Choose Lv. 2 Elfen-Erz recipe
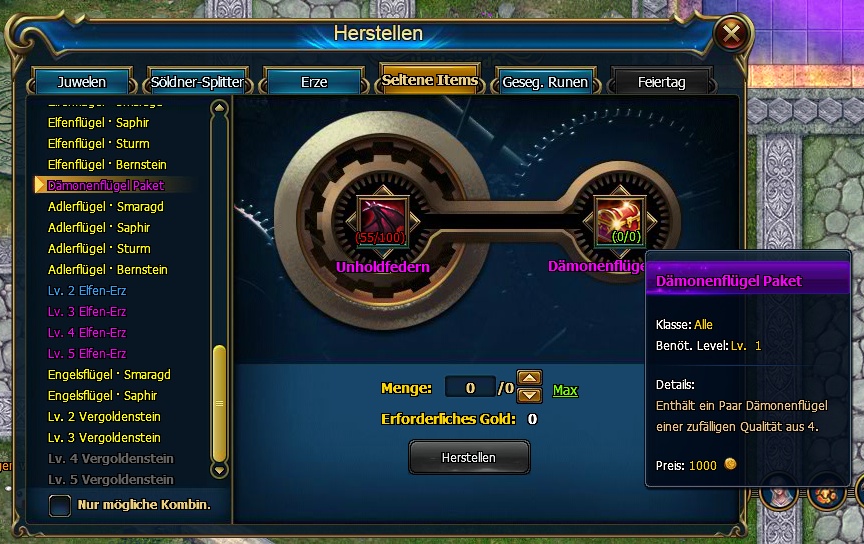The image size is (864, 544). pos(87,291)
